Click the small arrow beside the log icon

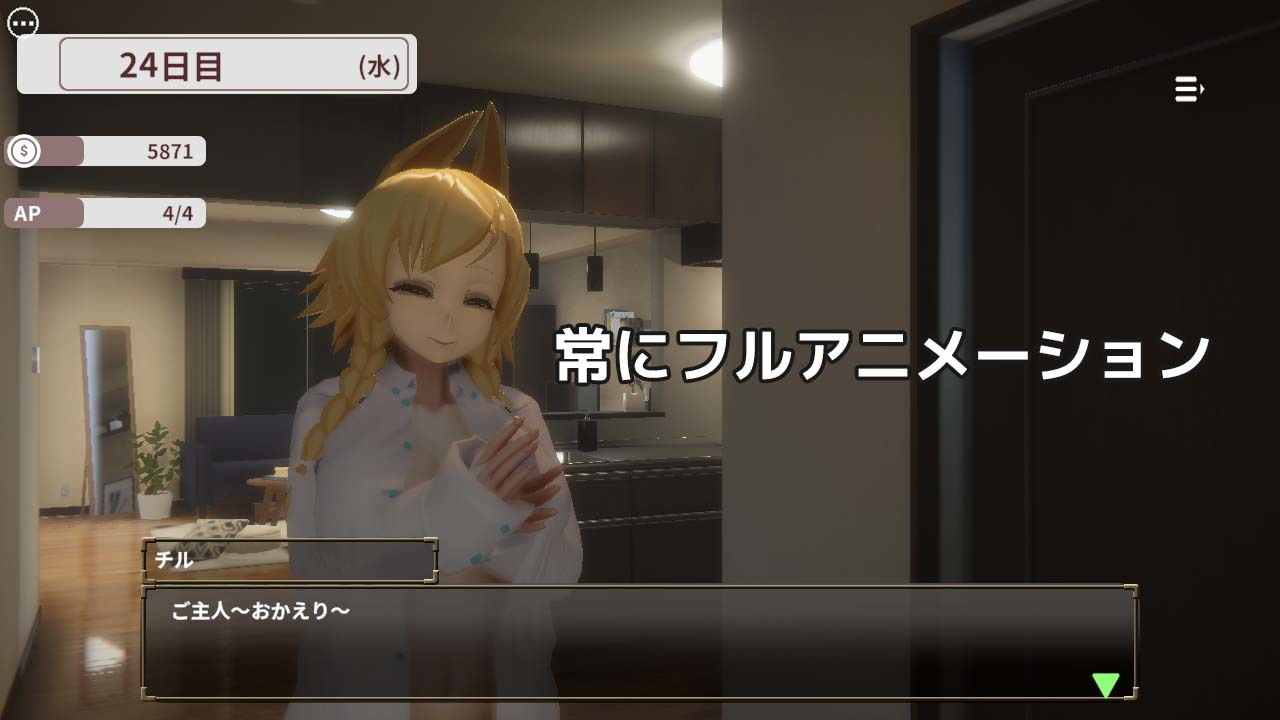[x=1202, y=88]
